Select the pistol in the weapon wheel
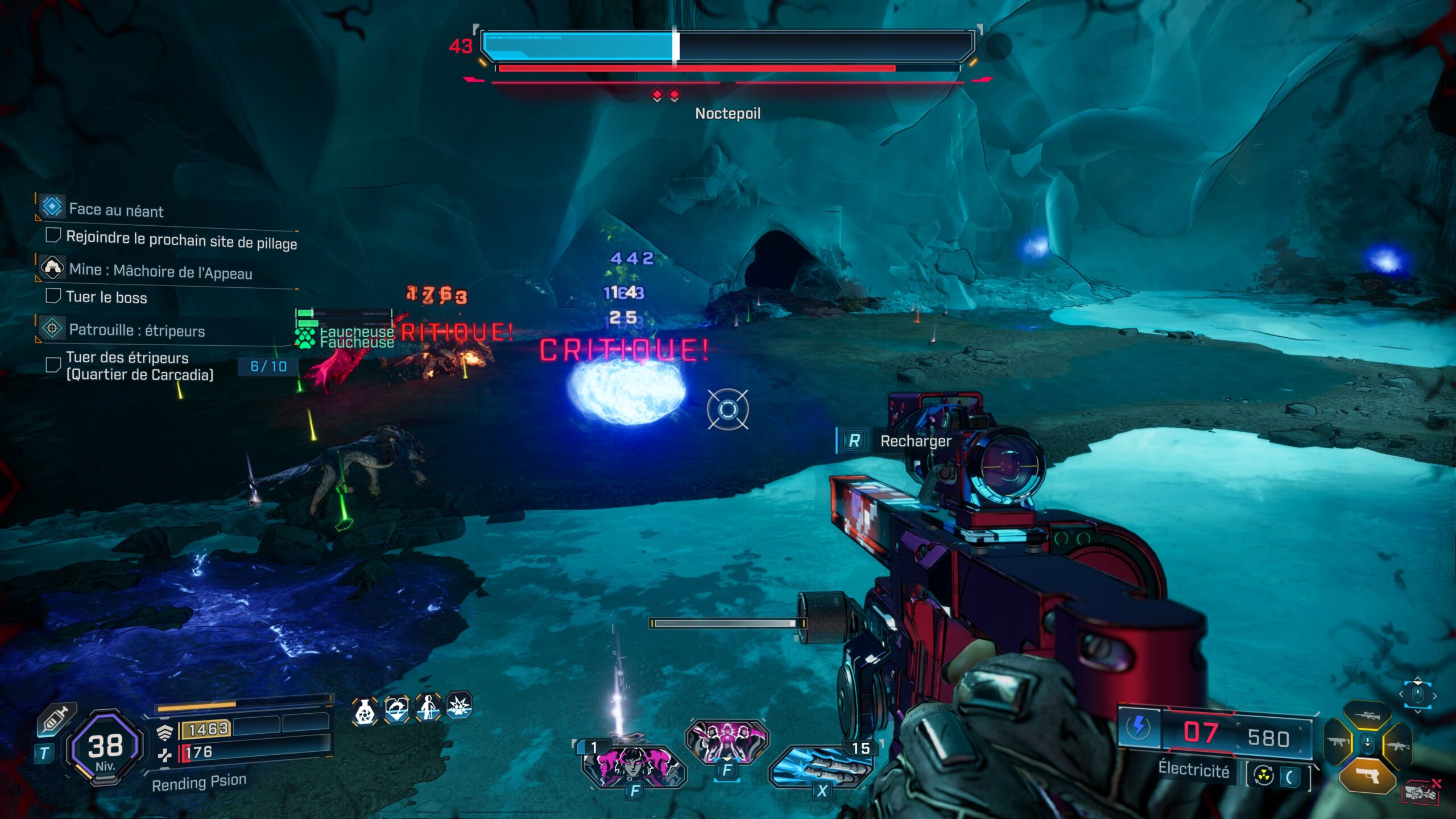 [1368, 776]
